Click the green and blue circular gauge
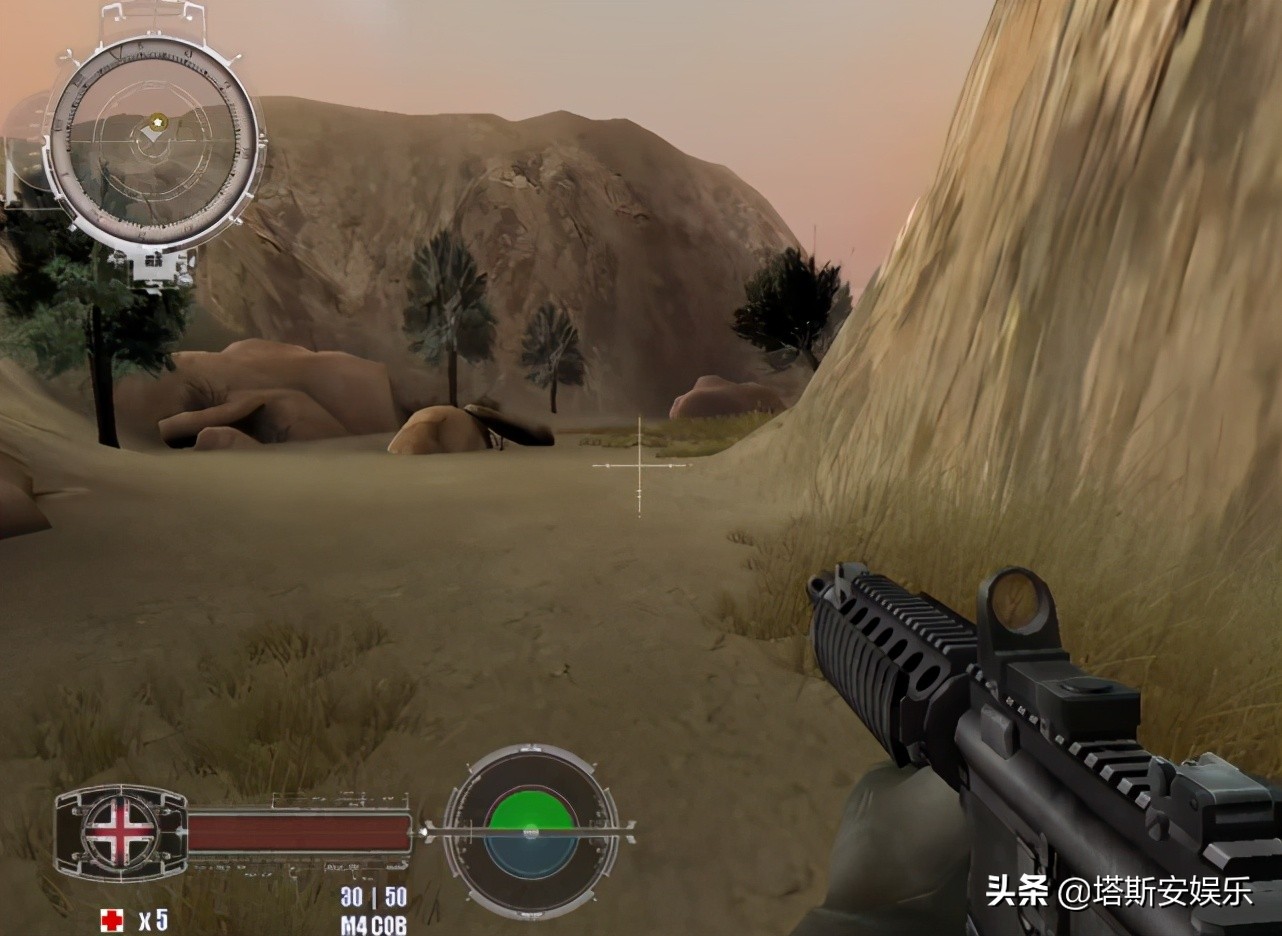 point(530,829)
